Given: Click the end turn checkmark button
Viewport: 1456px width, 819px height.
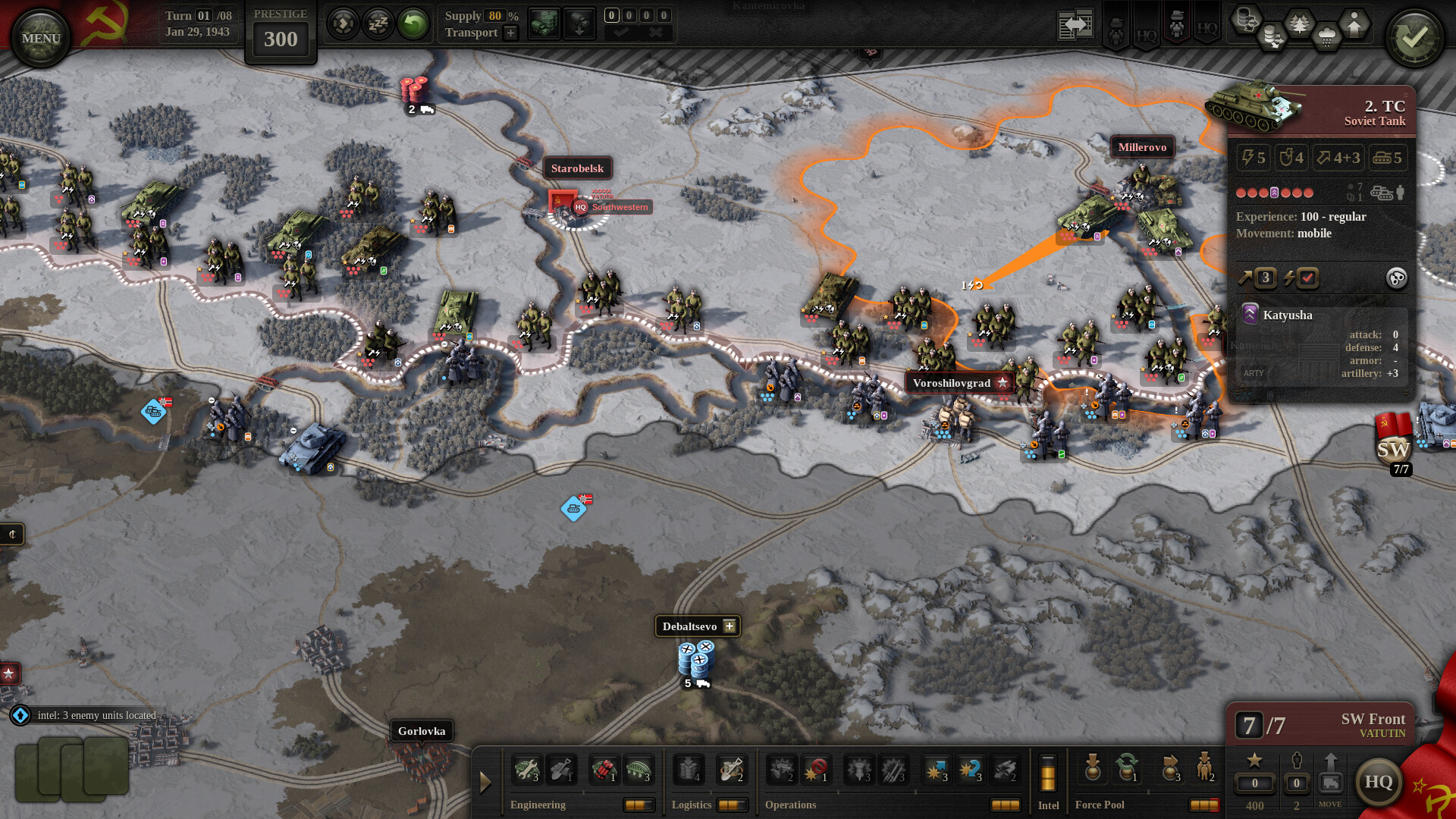Looking at the screenshot, I should coord(1414,36).
